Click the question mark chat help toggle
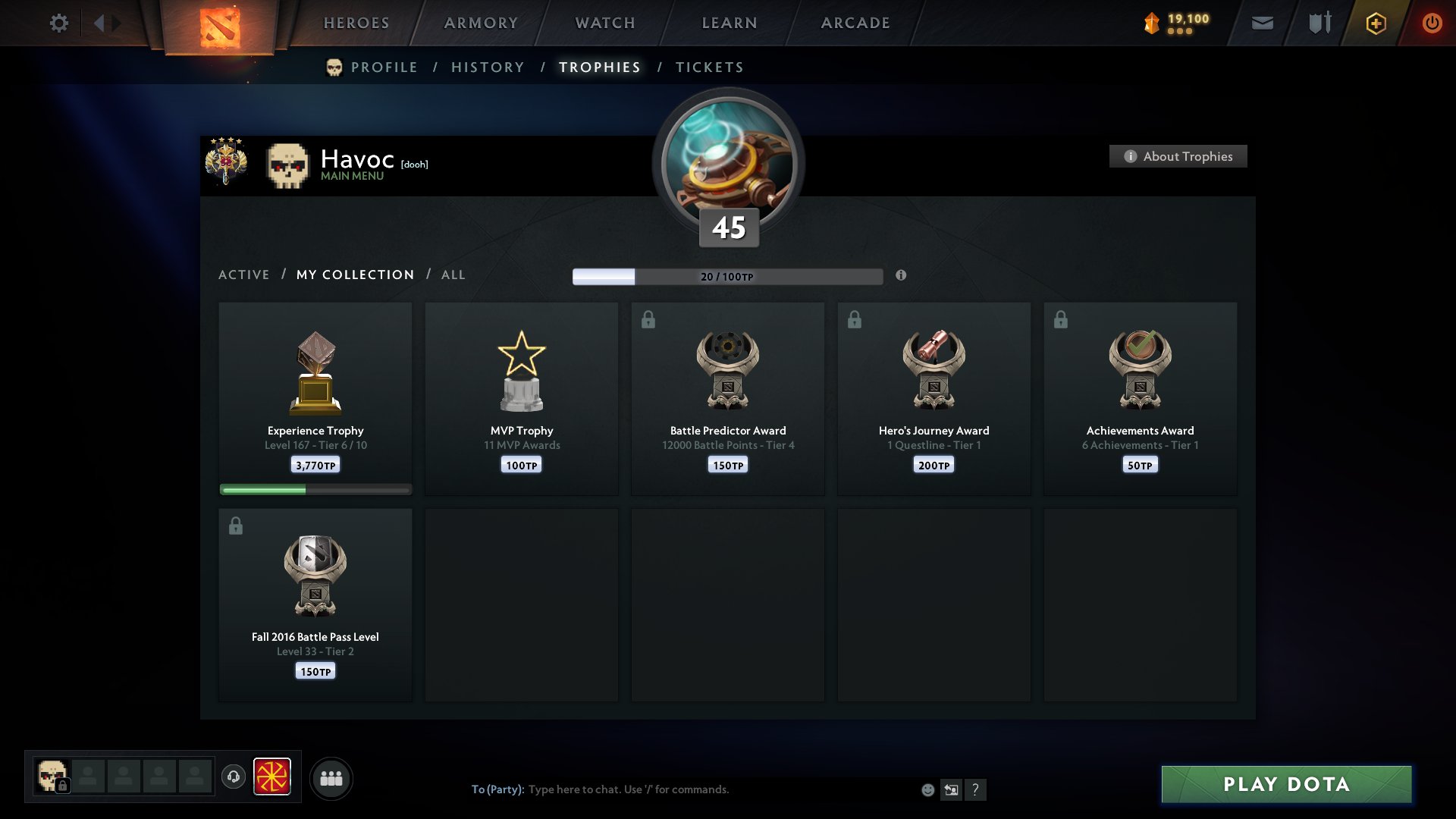The image size is (1456, 819). coord(976,790)
